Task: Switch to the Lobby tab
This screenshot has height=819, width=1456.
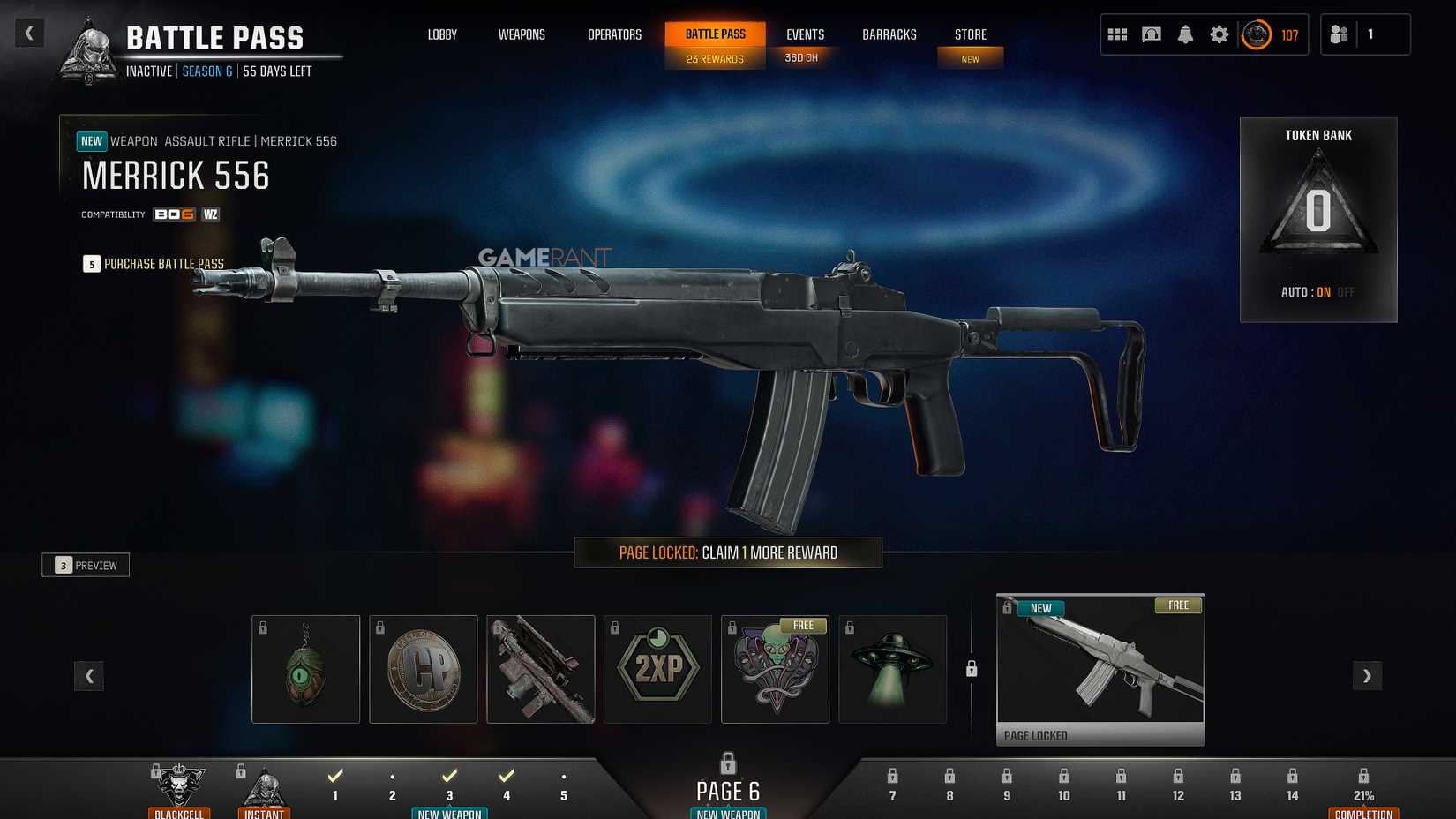Action: pos(442,35)
